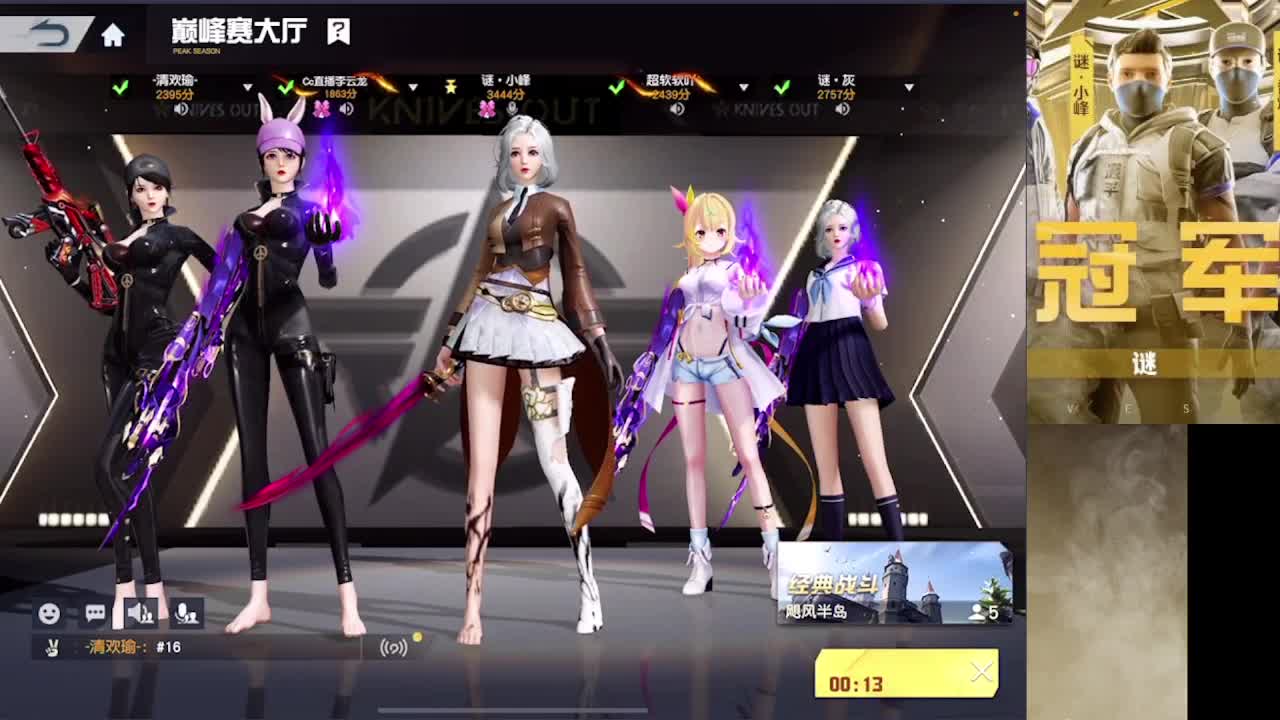Click the victory hand gesture icon
The image size is (1280, 720).
(x=52, y=648)
